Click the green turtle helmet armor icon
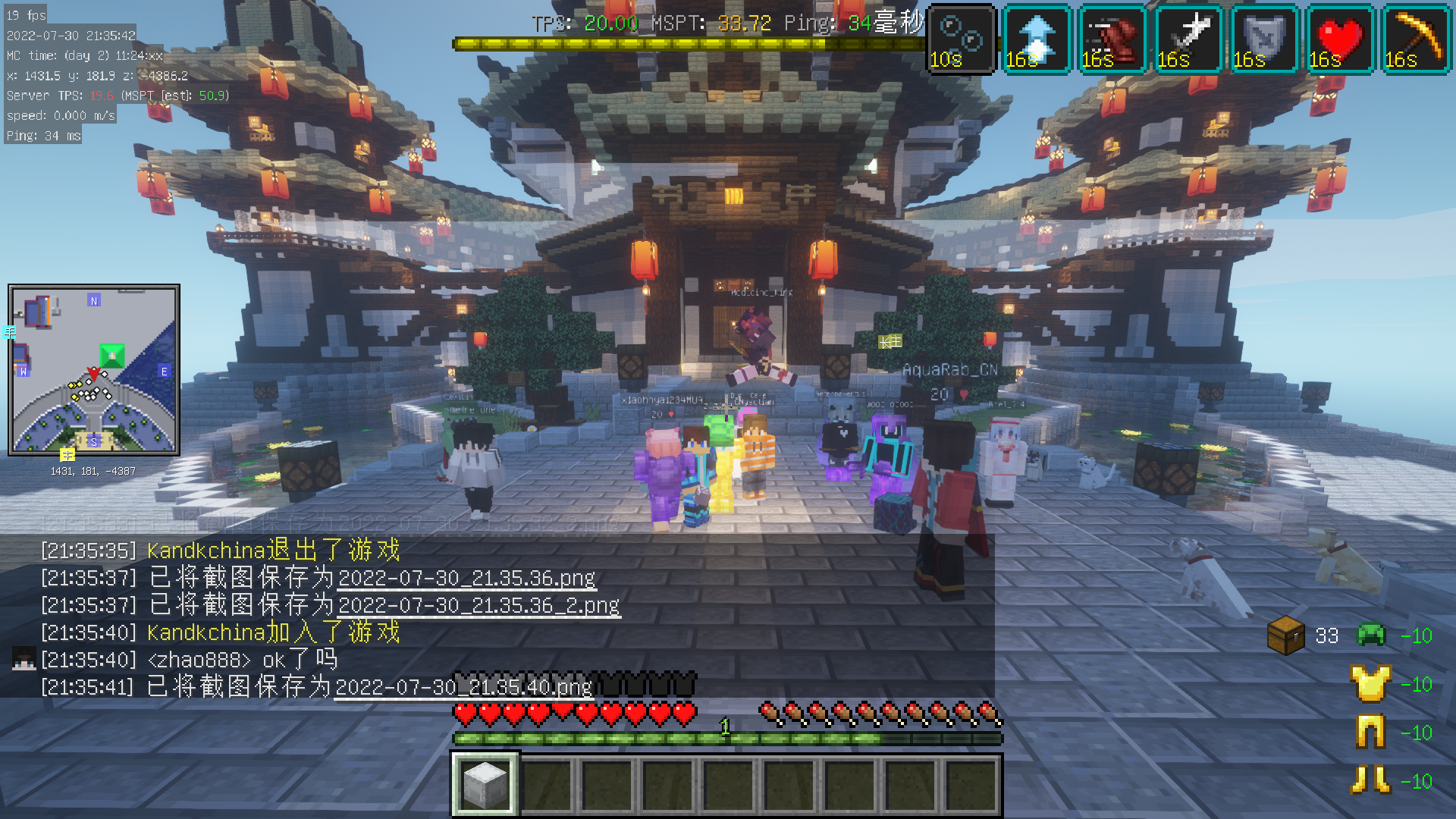 point(1370,635)
